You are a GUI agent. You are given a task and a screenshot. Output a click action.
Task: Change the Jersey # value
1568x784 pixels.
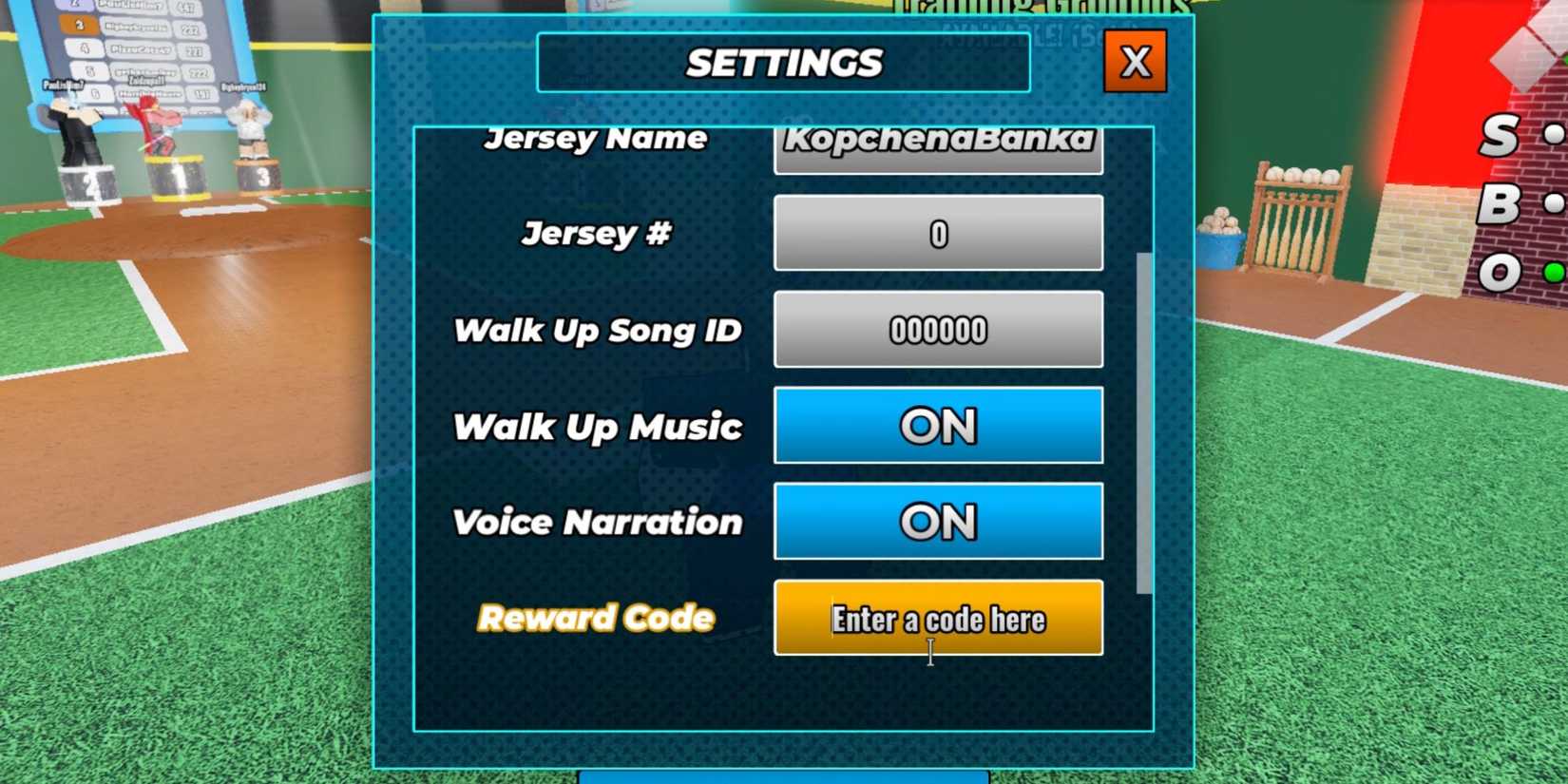tap(937, 233)
